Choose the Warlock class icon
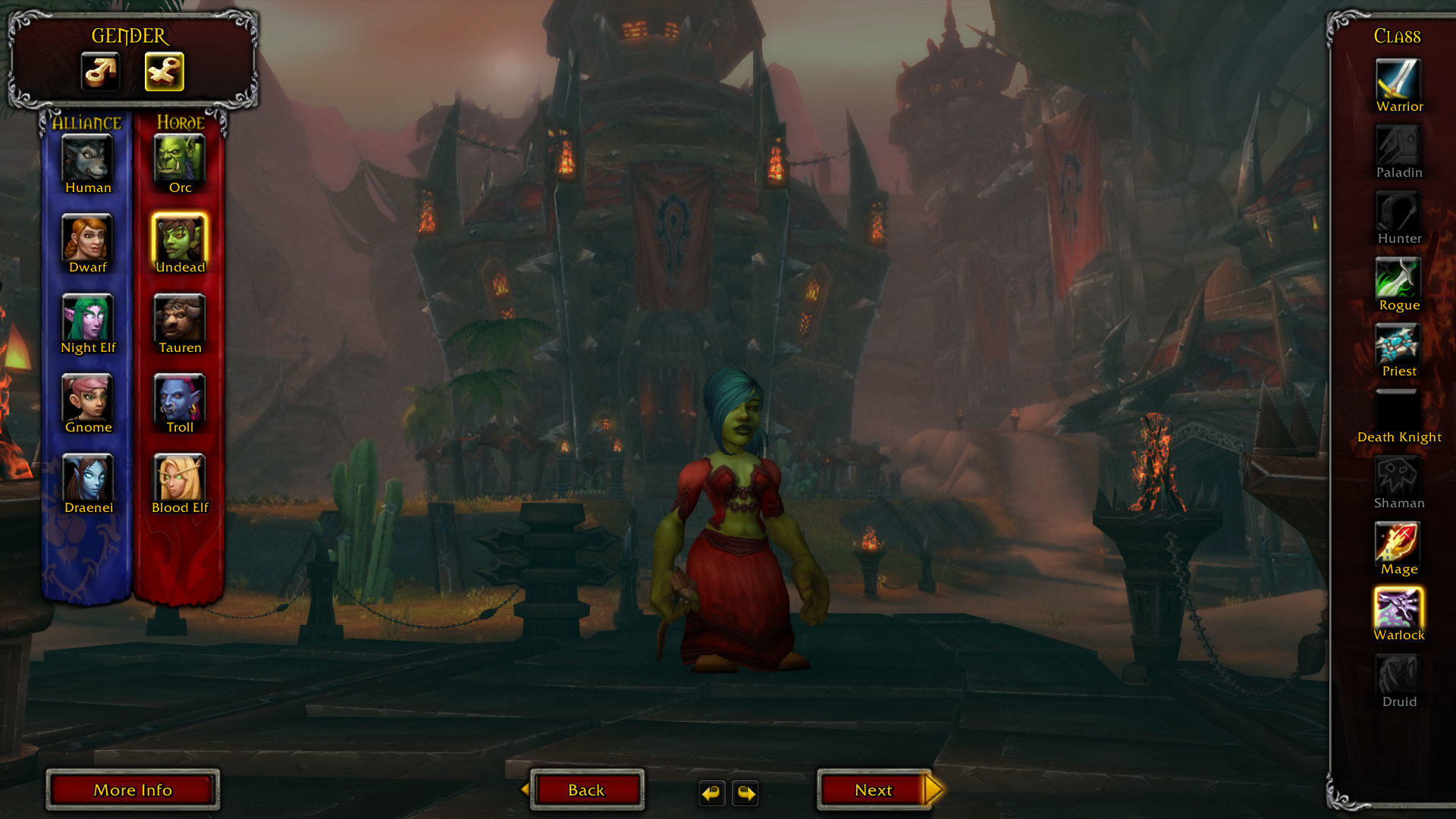 [x=1398, y=608]
